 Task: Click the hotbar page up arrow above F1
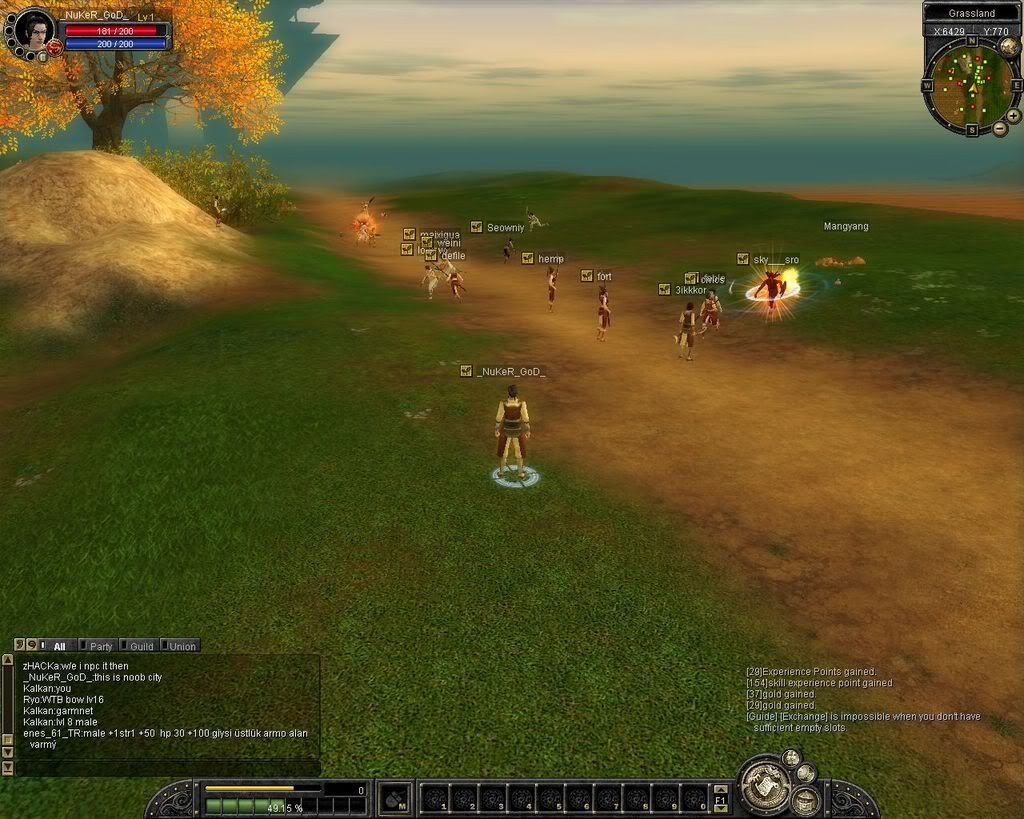[x=719, y=788]
